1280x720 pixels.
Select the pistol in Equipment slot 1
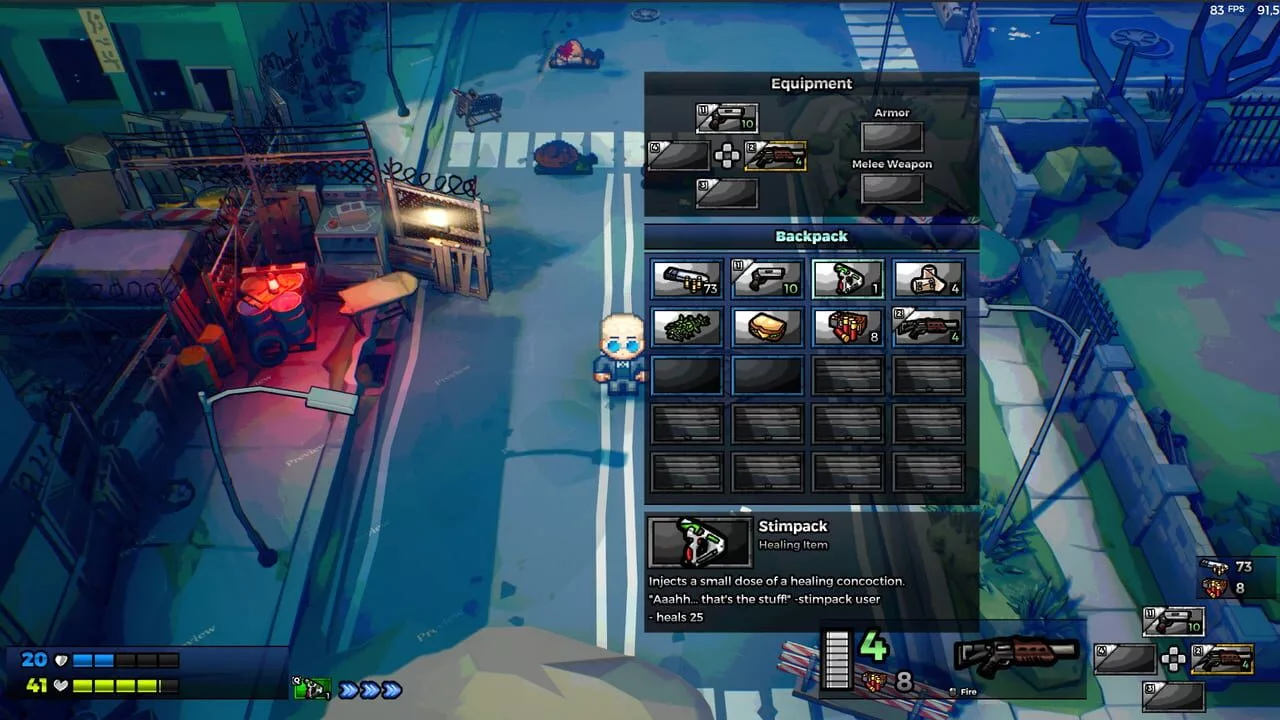click(727, 119)
